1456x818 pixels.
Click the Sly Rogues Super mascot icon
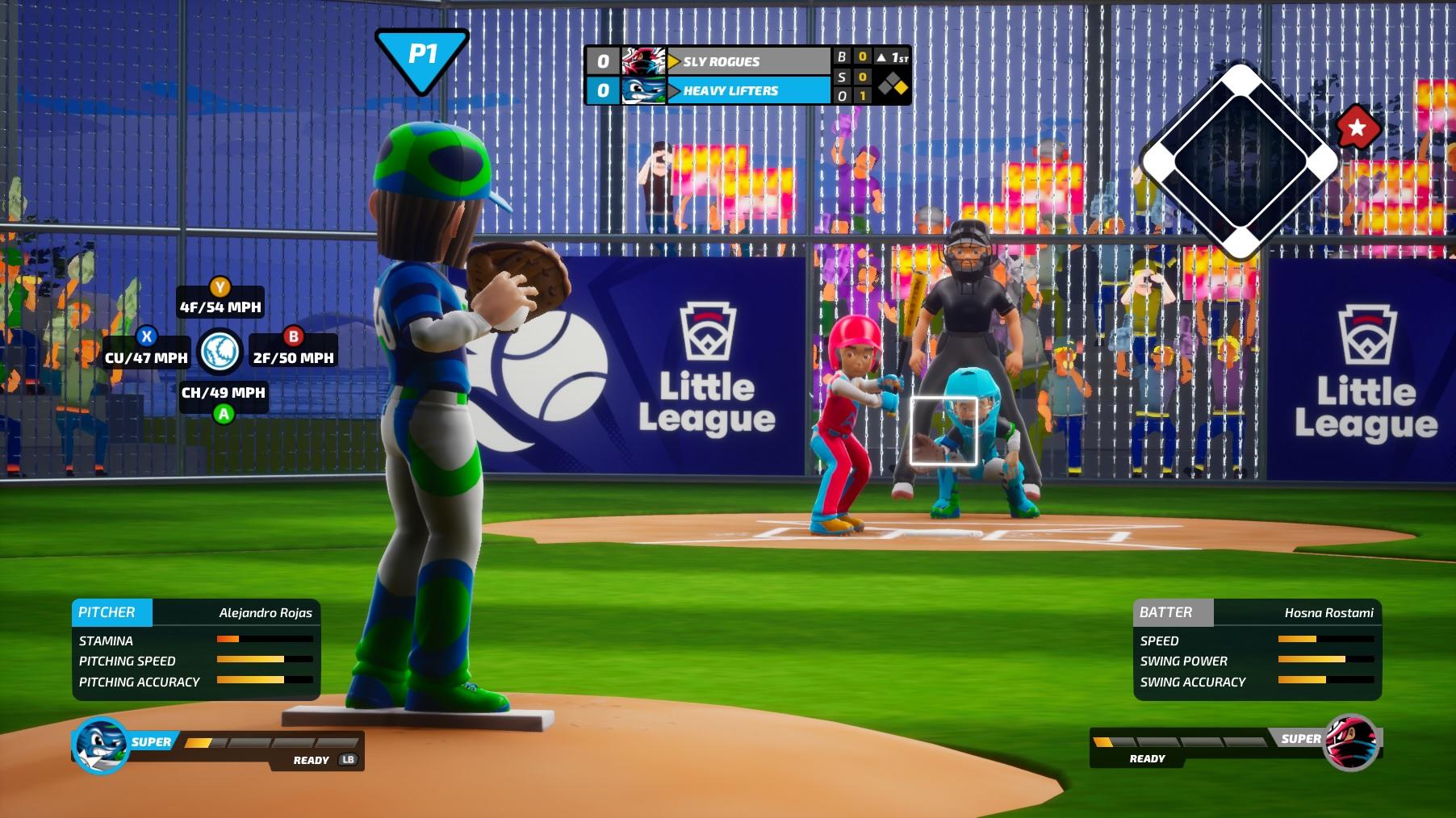tap(1350, 742)
